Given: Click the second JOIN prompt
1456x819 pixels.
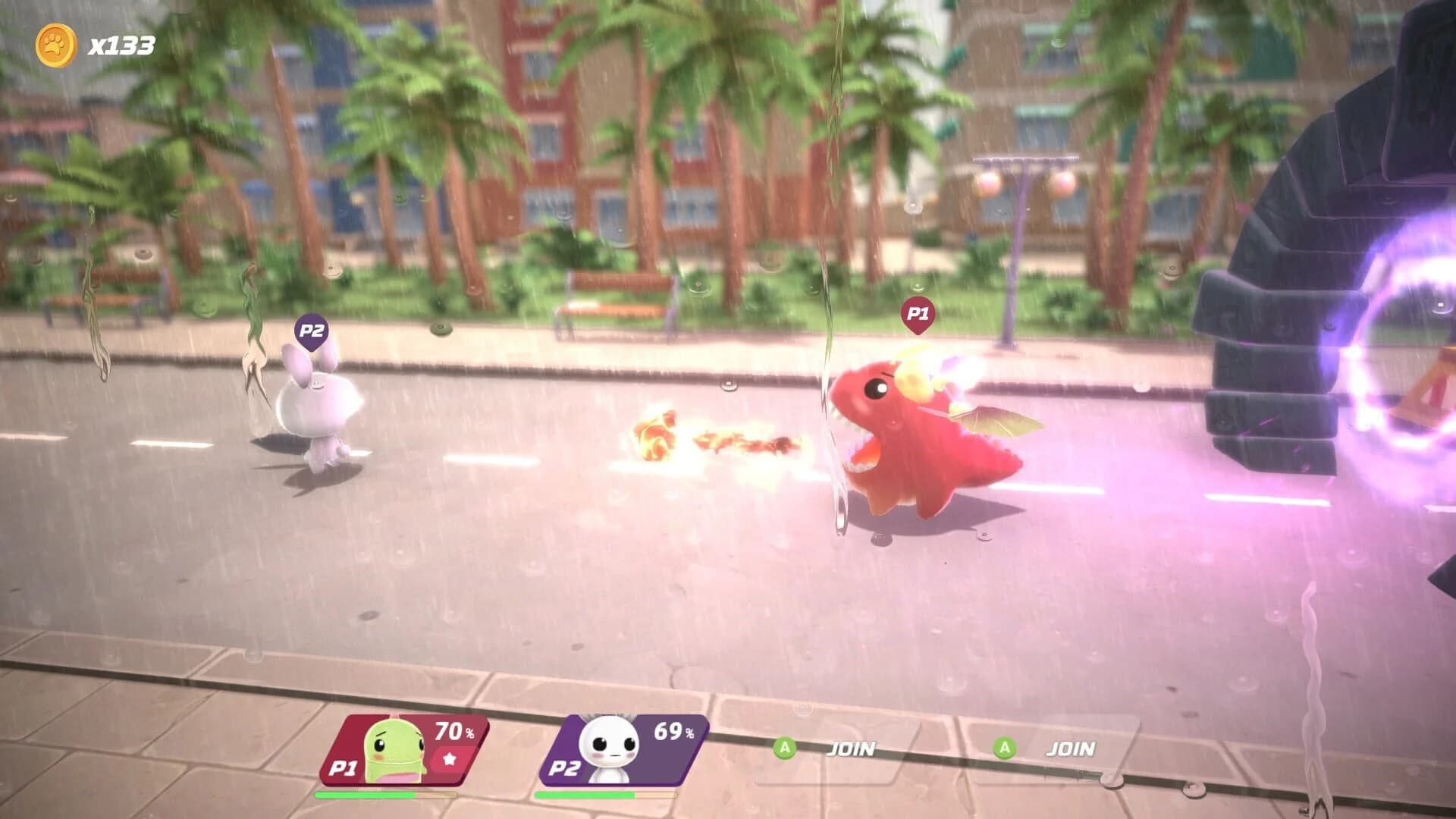Looking at the screenshot, I should tap(1073, 748).
